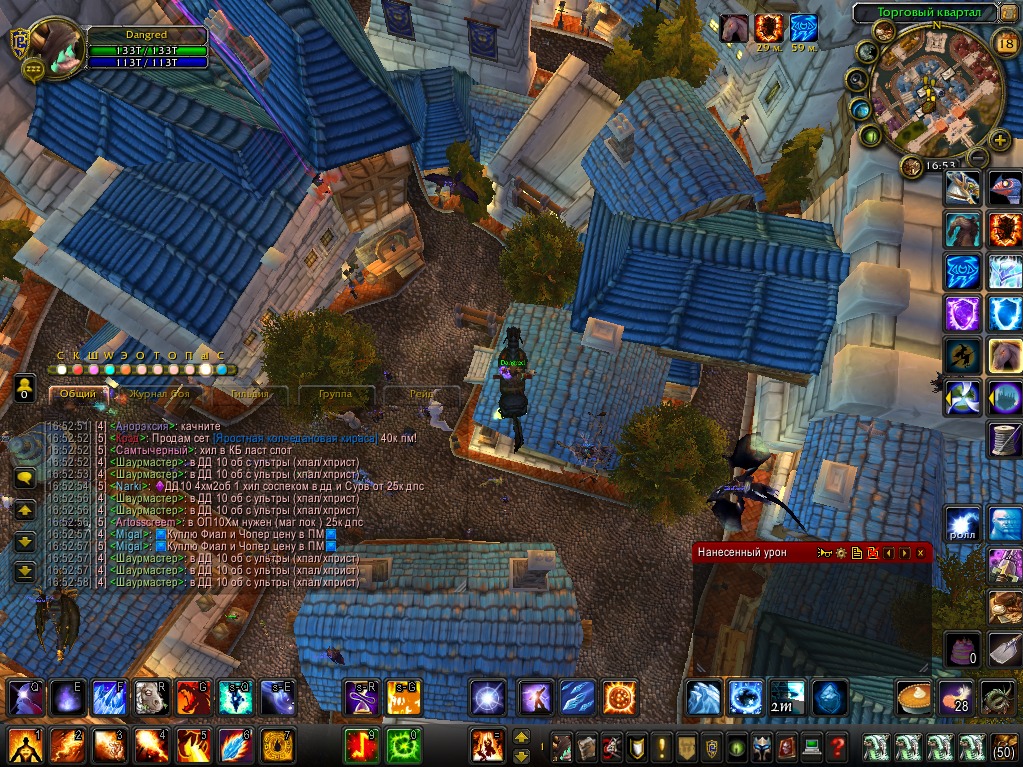Use the pie food item slot
The width and height of the screenshot is (1023, 767).
pyautogui.click(x=914, y=697)
